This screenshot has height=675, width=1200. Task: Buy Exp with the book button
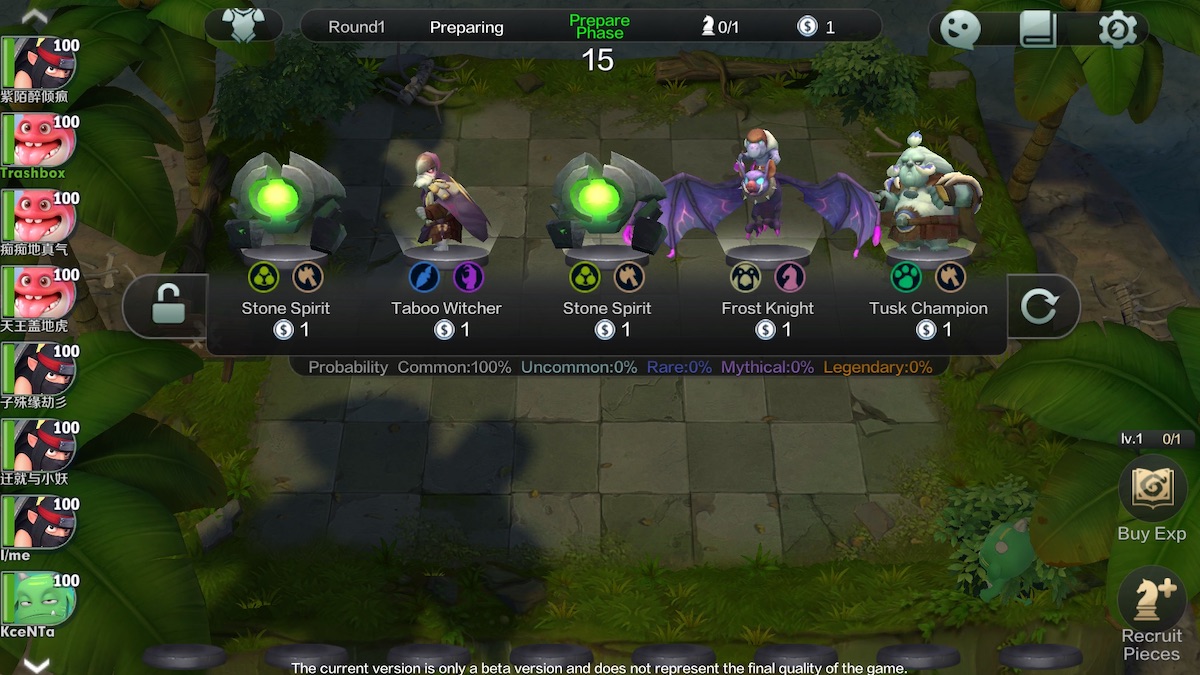coord(1151,490)
